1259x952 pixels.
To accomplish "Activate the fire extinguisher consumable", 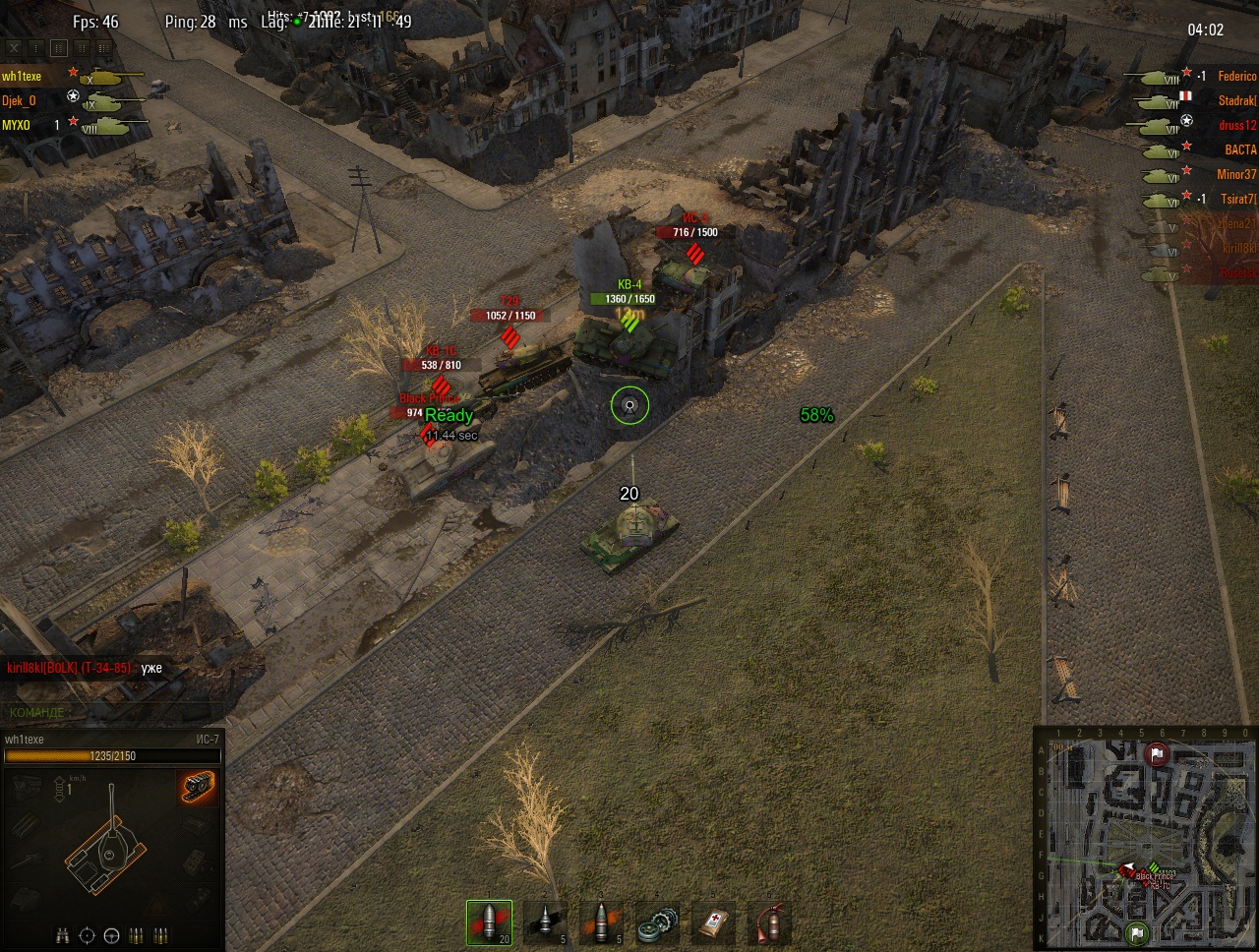I will coord(769,923).
